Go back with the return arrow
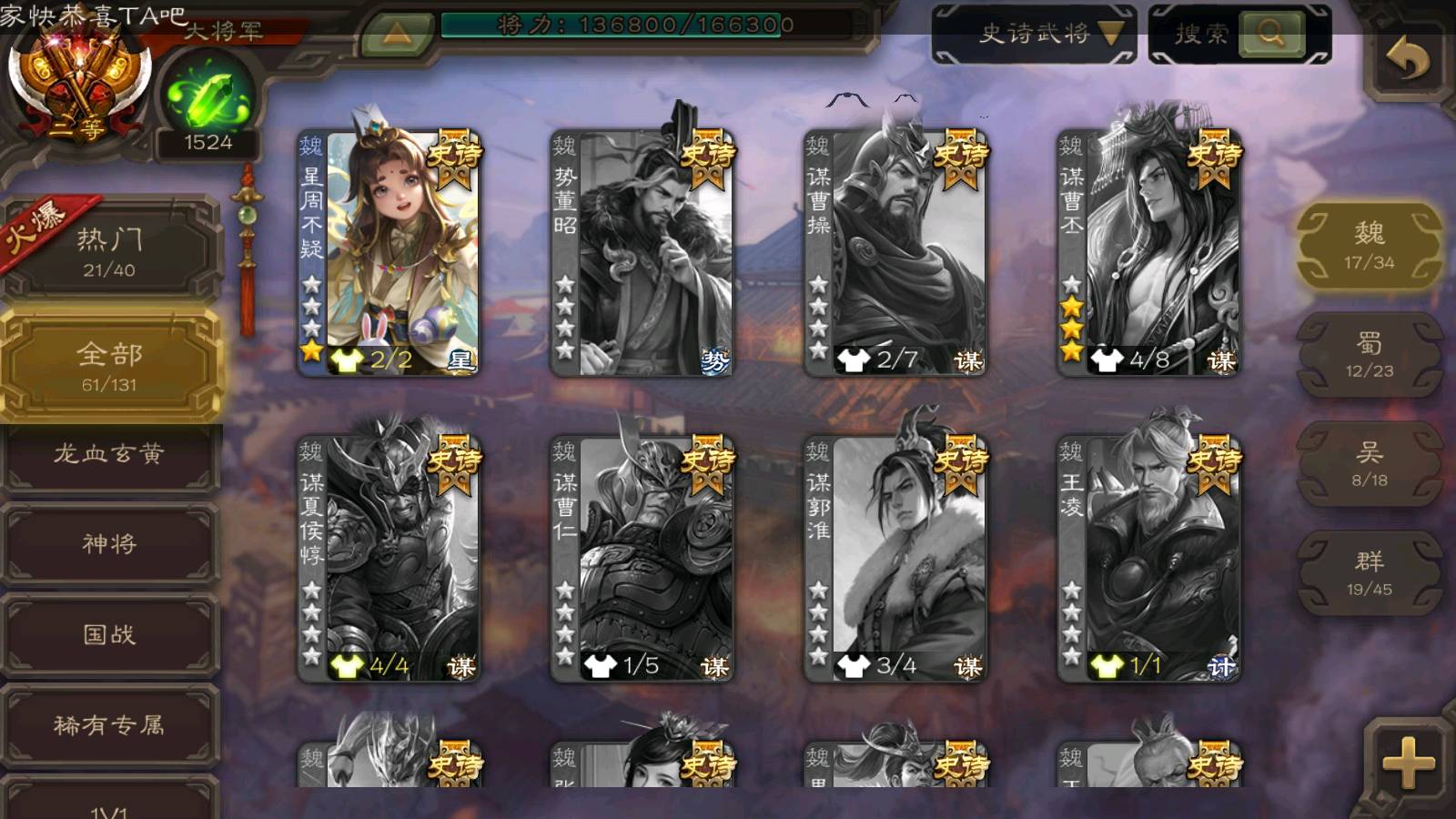This screenshot has width=1456, height=819. tap(1407, 60)
